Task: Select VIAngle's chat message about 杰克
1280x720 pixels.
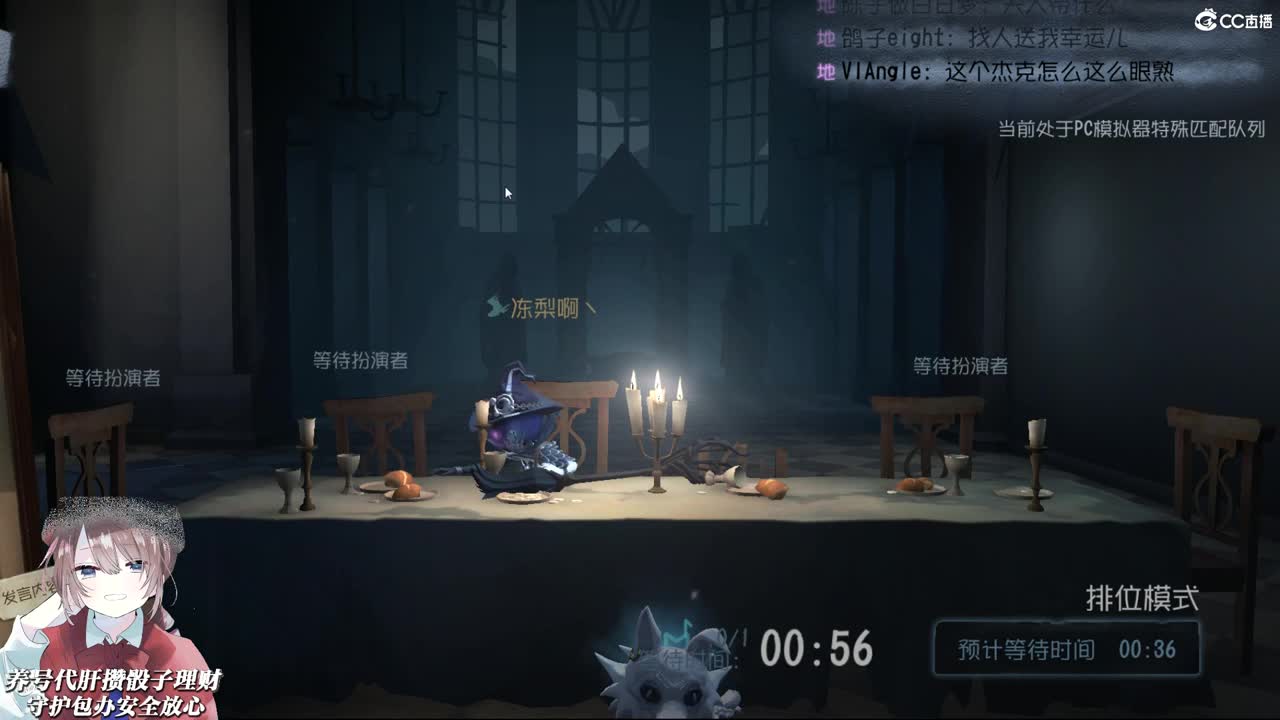Action: coord(1000,69)
